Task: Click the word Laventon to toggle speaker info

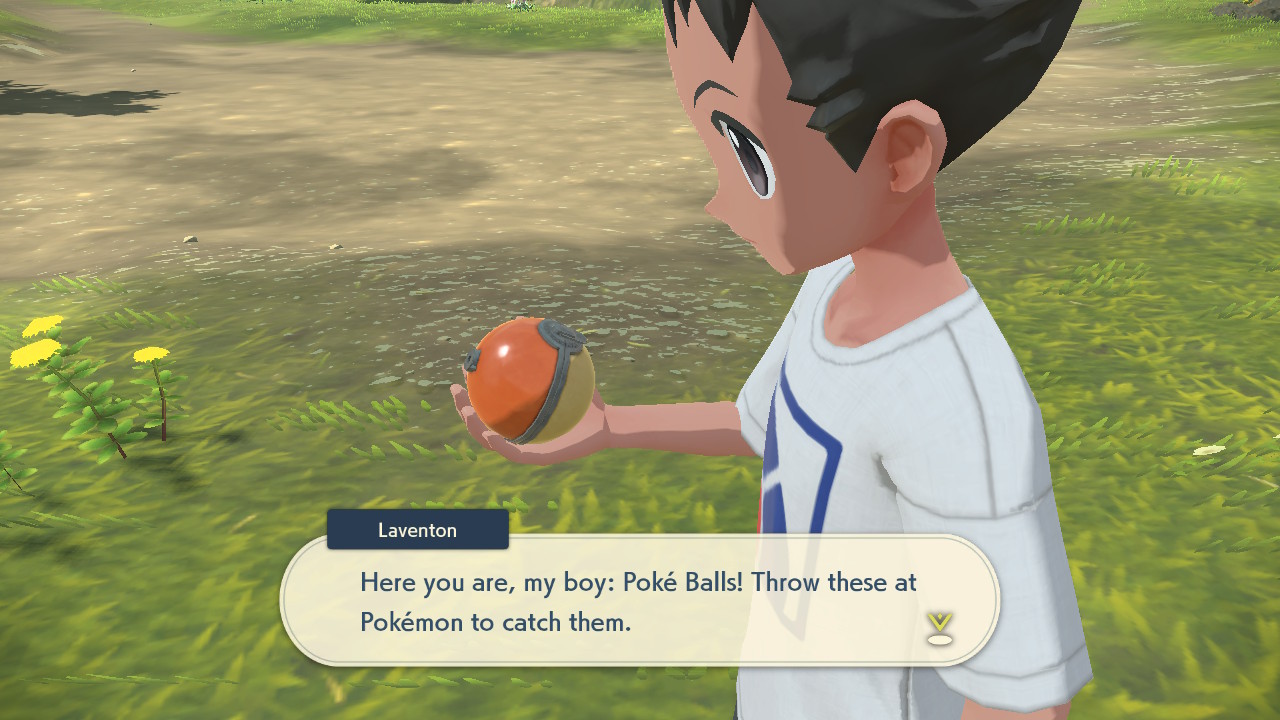Action: tap(417, 529)
